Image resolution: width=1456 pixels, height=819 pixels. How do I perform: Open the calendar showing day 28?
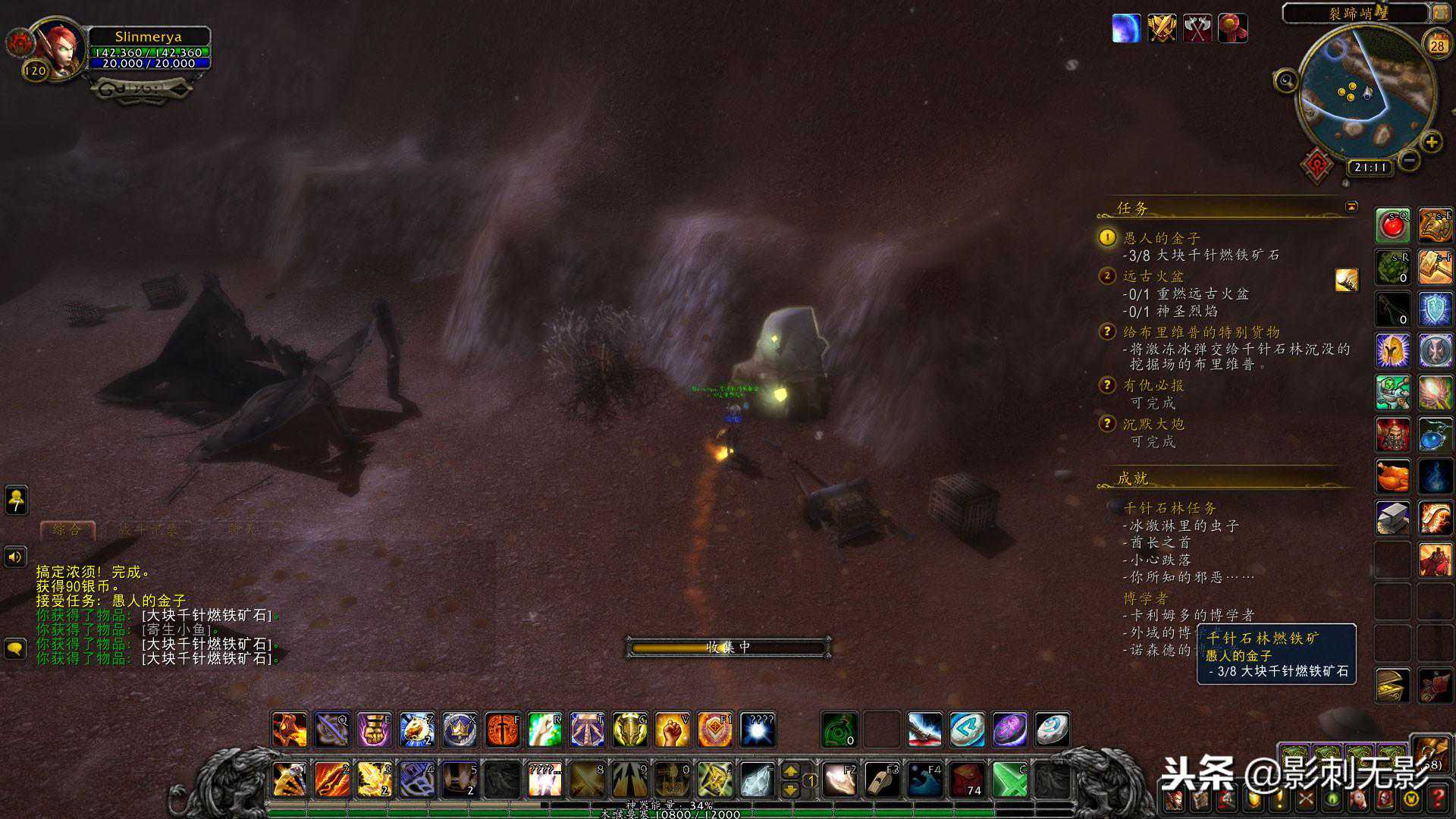pyautogui.click(x=1437, y=45)
